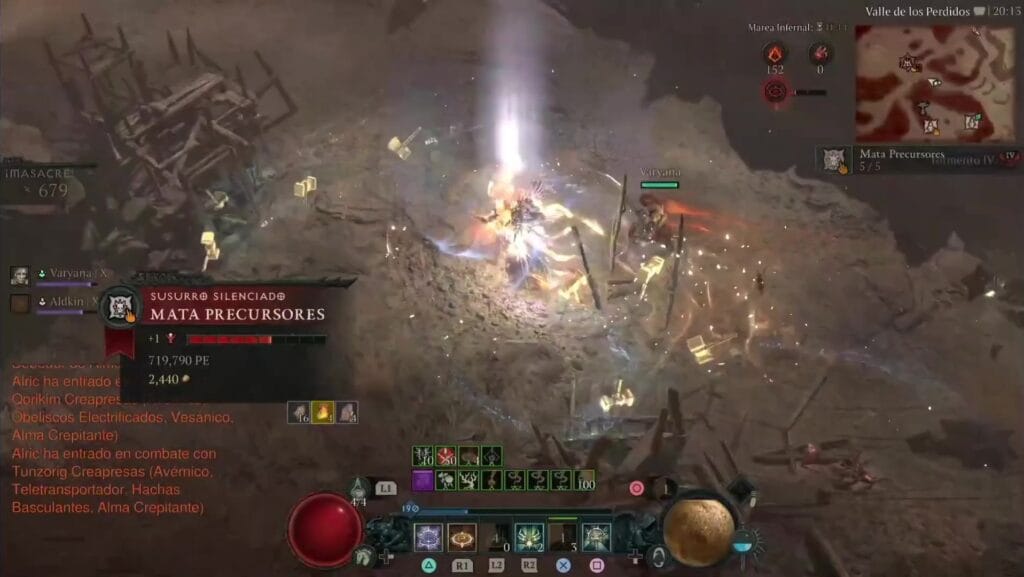Open the minimap of Valle de los Perdidos
The image size is (1024, 577).
click(x=919, y=83)
